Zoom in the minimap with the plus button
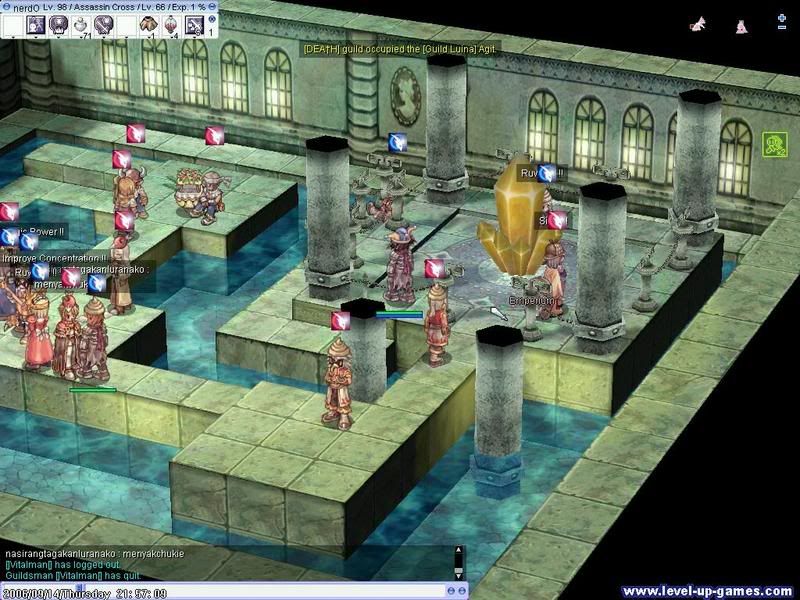This screenshot has width=800, height=600. [781, 19]
